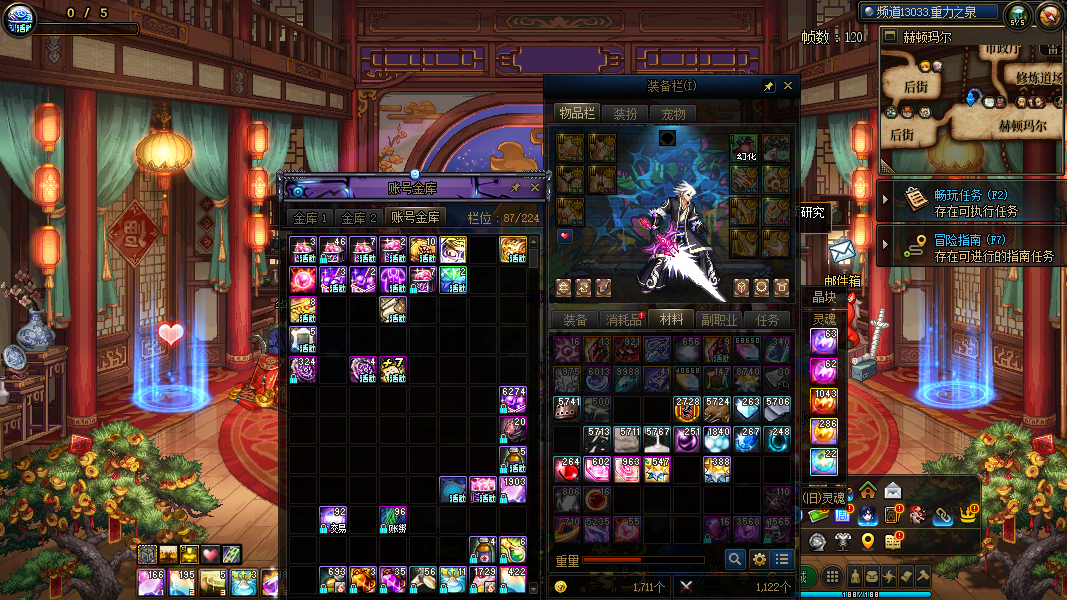Pick the vault item with count 324
1067x600 pixels.
click(303, 370)
